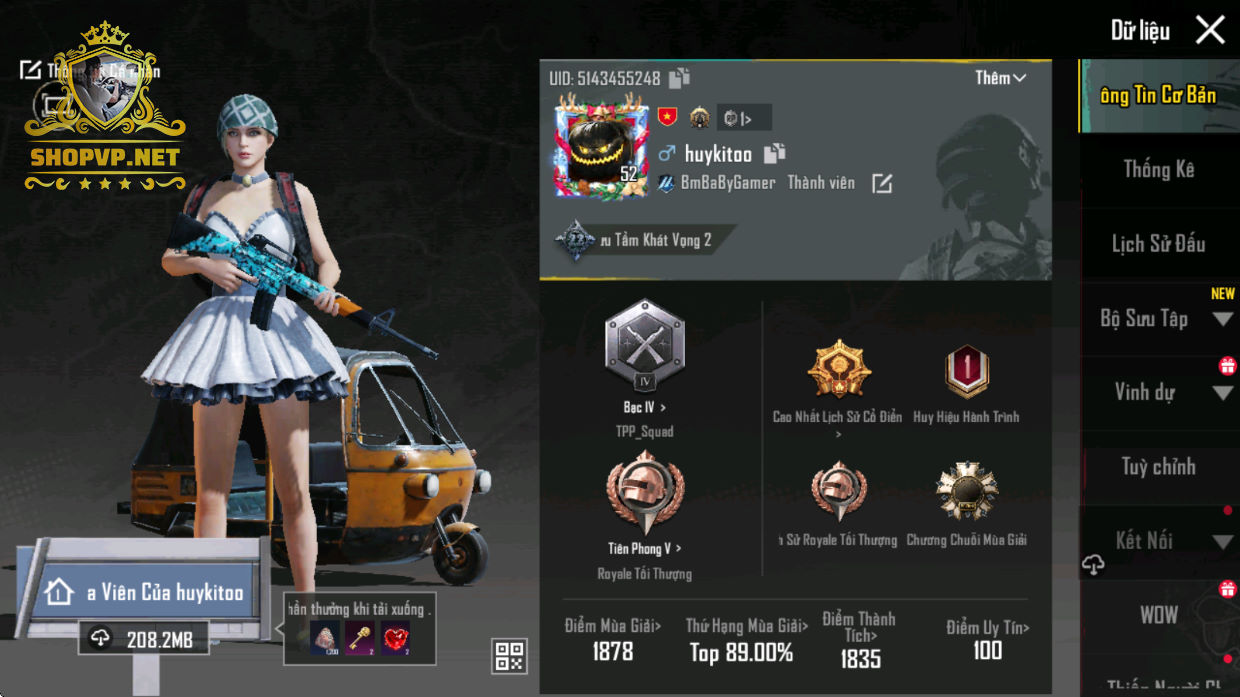Edit the clan member title
Screen dimensions: 1240x697
click(x=881, y=184)
